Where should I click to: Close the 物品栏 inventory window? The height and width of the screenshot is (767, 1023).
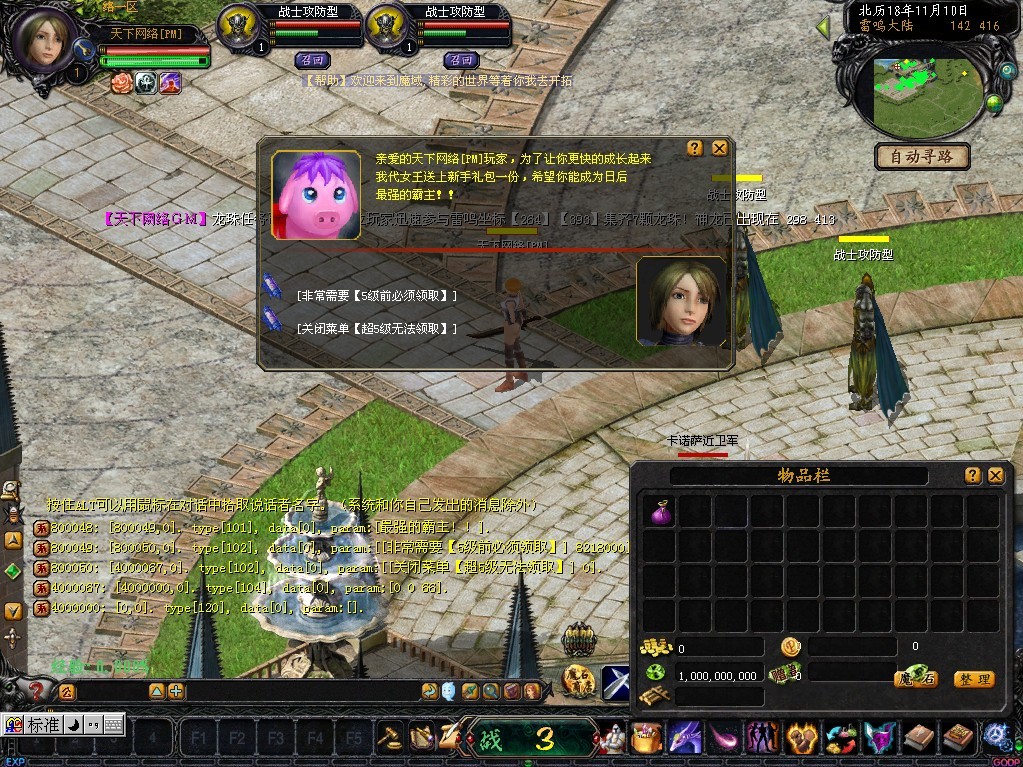click(x=995, y=476)
